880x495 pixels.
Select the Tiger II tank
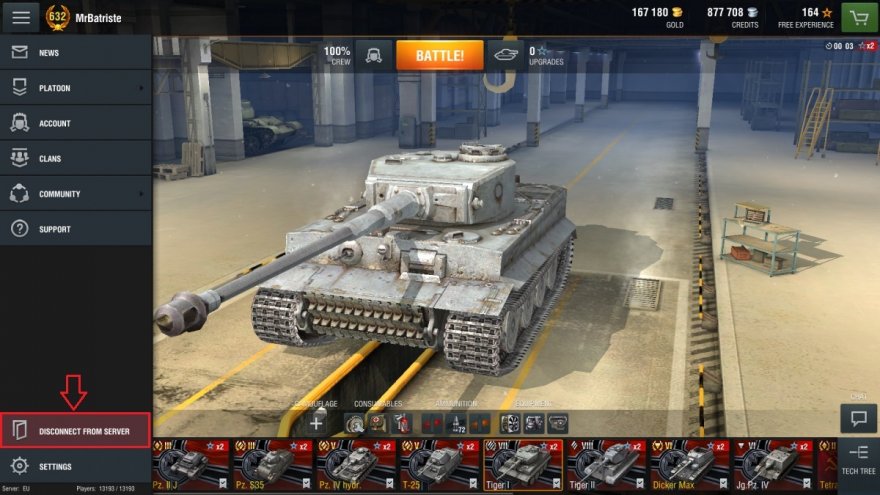[606, 464]
